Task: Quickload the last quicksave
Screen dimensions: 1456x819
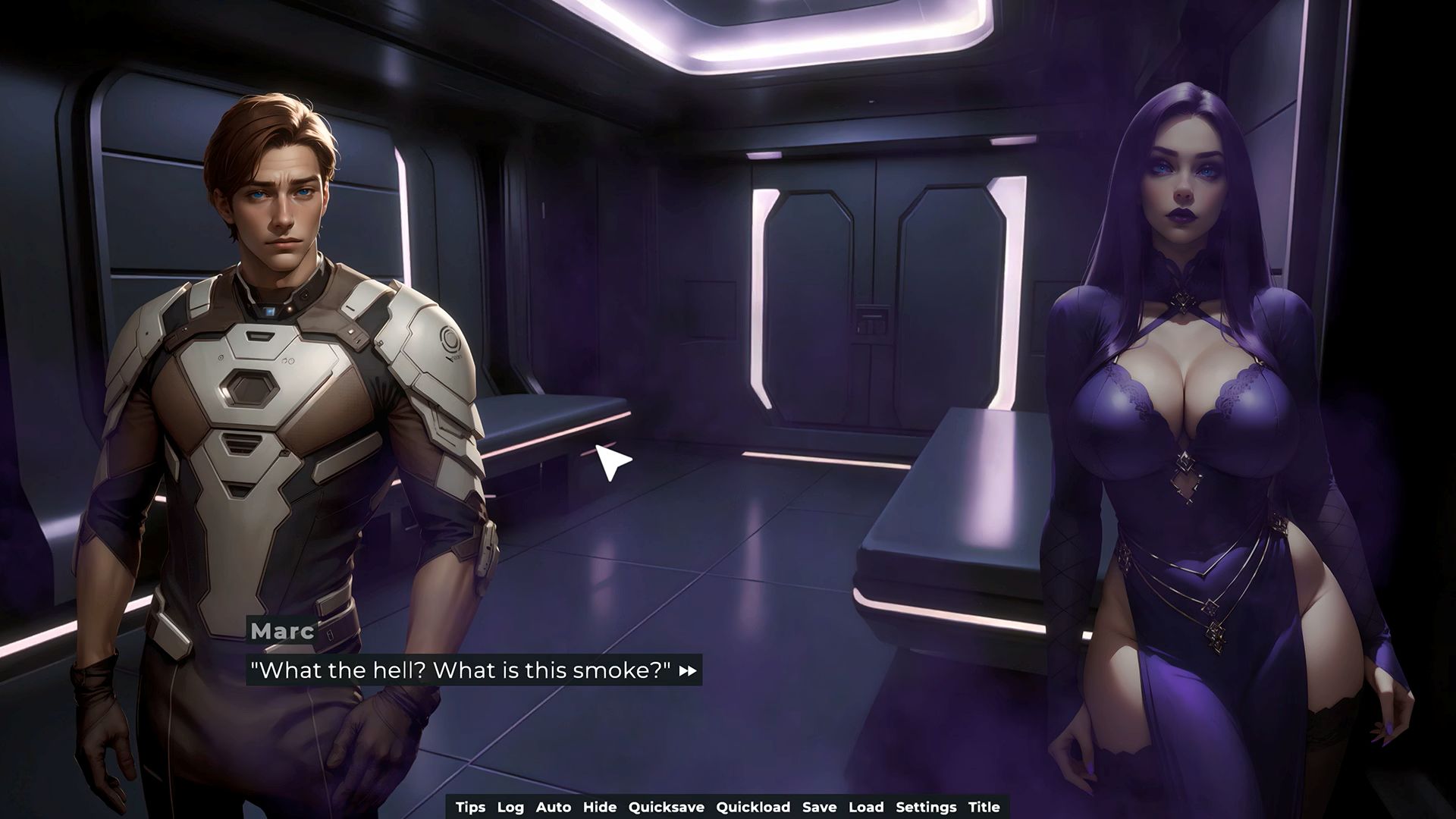Action: tap(753, 807)
